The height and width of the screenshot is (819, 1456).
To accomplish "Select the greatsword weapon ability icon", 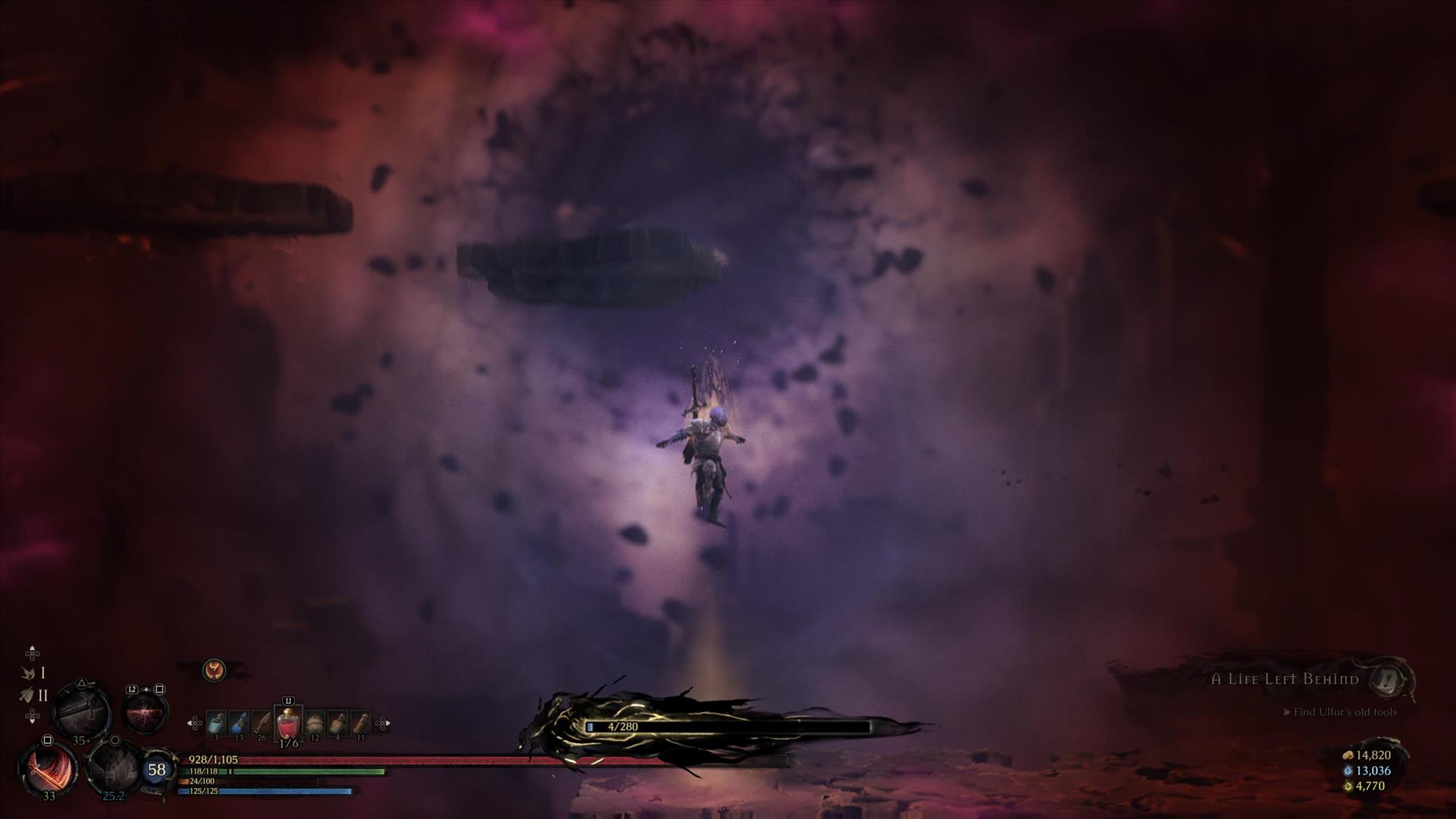I will pyautogui.click(x=81, y=711).
